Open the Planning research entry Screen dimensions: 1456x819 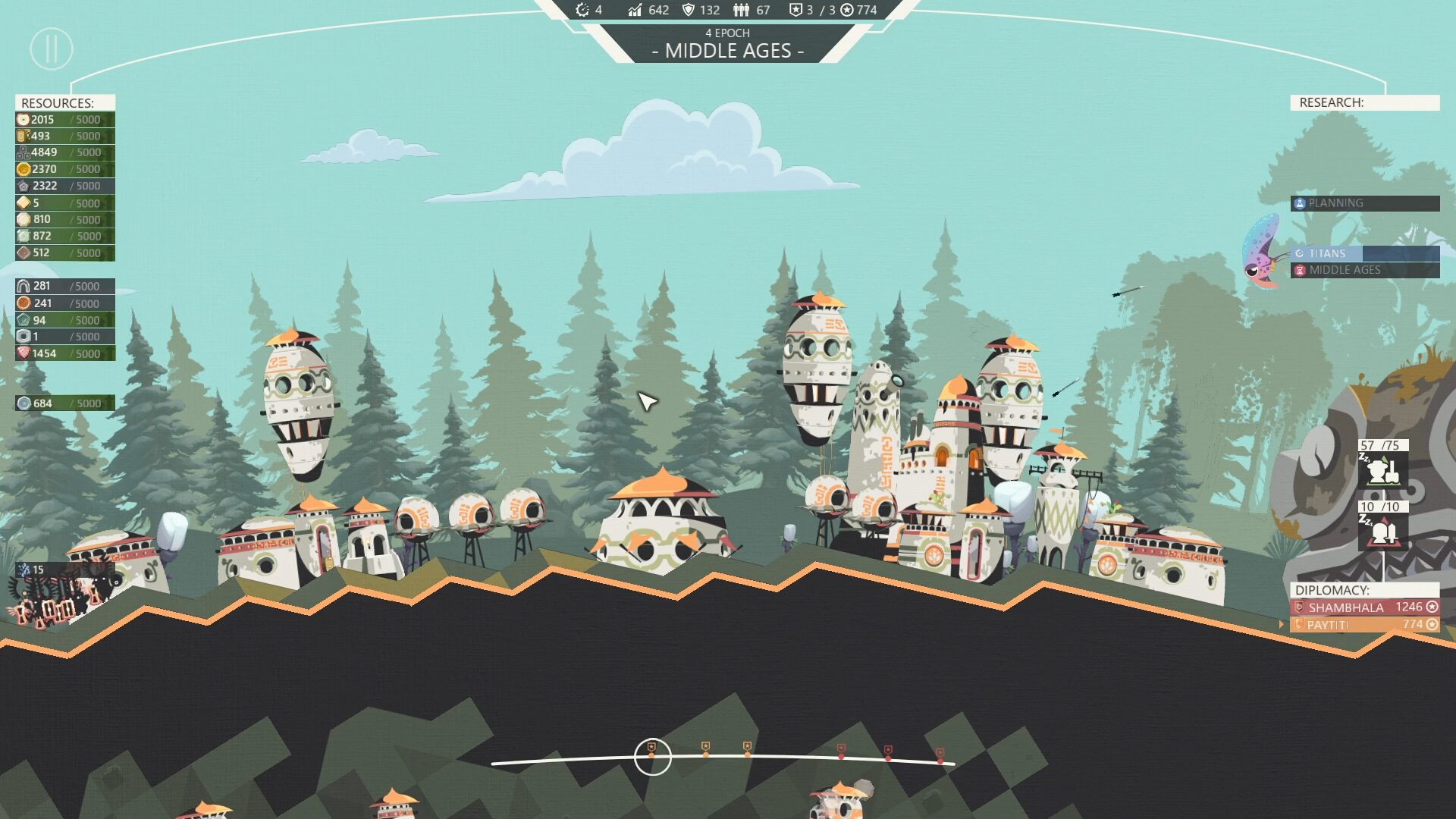tap(1364, 203)
